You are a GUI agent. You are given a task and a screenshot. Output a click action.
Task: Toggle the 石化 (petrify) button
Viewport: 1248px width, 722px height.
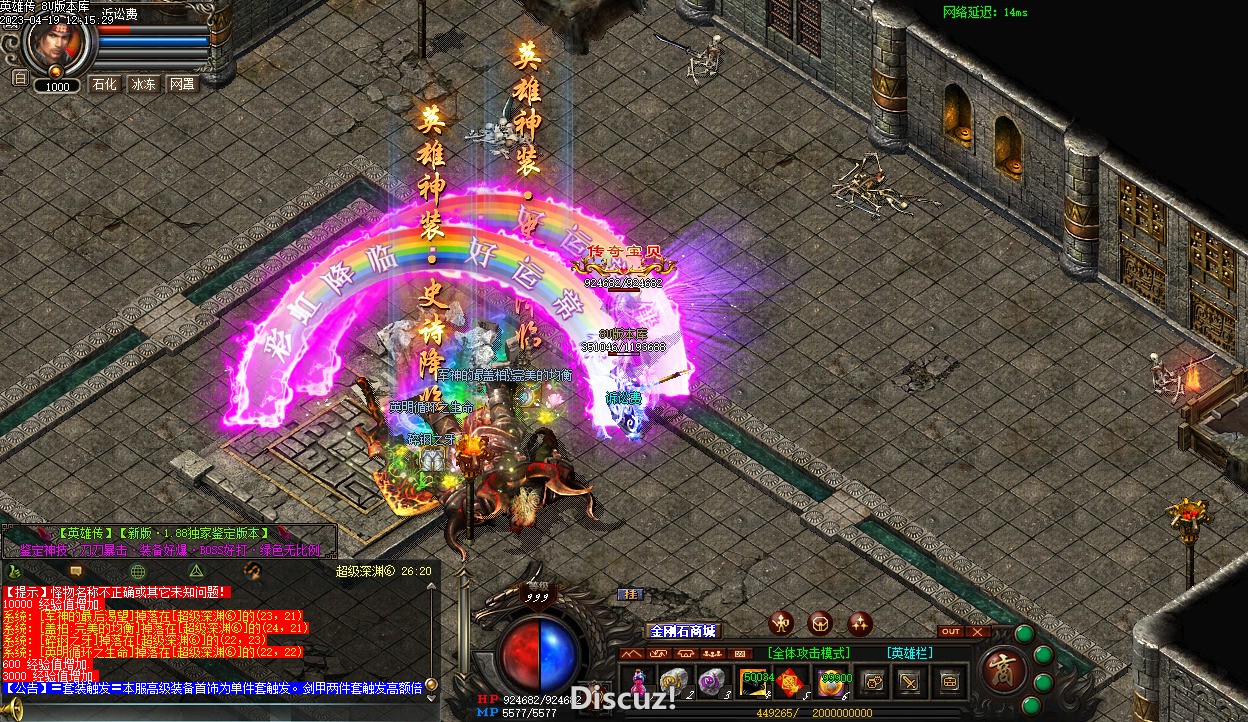pyautogui.click(x=105, y=84)
